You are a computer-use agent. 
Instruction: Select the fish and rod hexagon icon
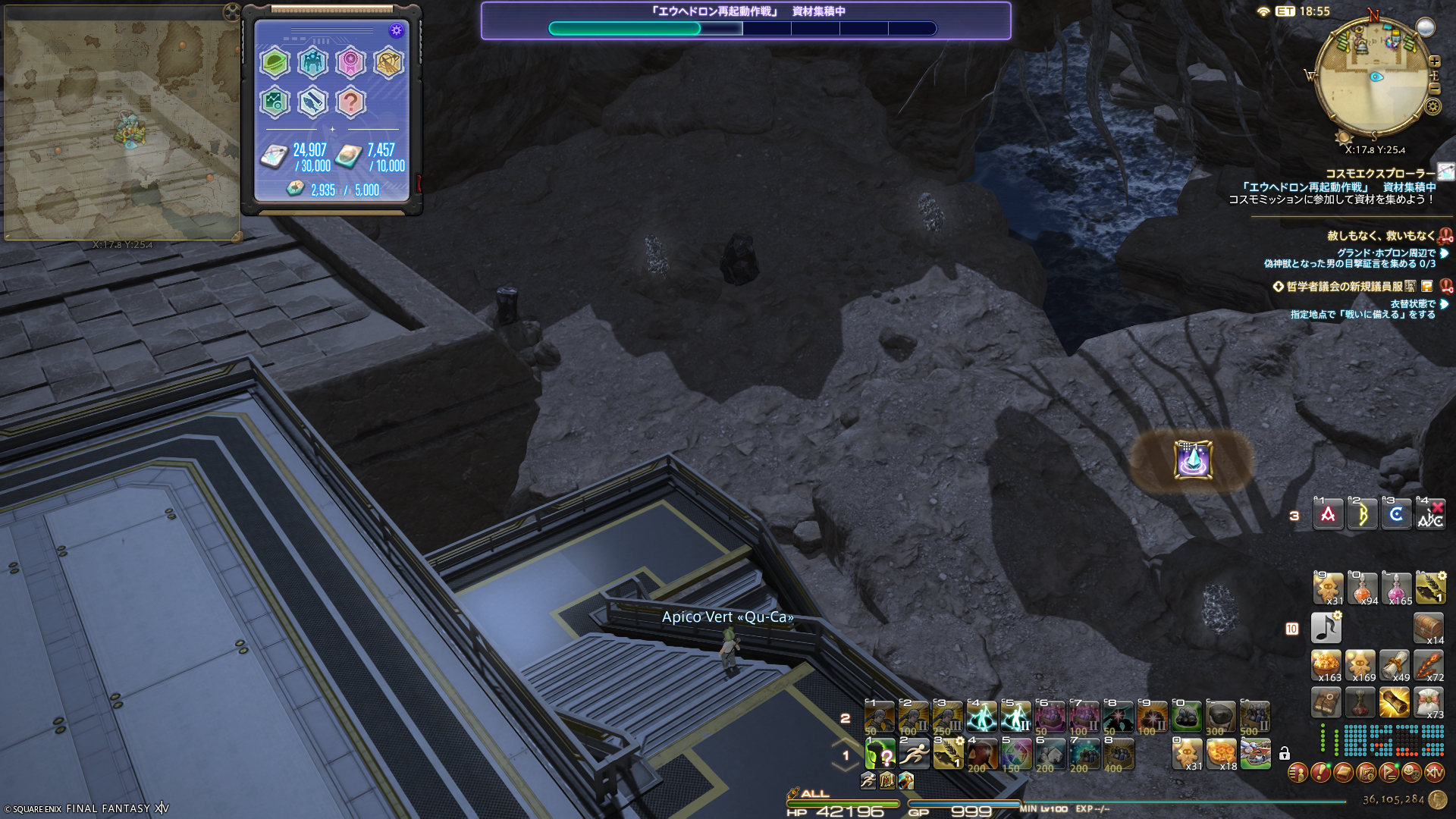(x=312, y=102)
